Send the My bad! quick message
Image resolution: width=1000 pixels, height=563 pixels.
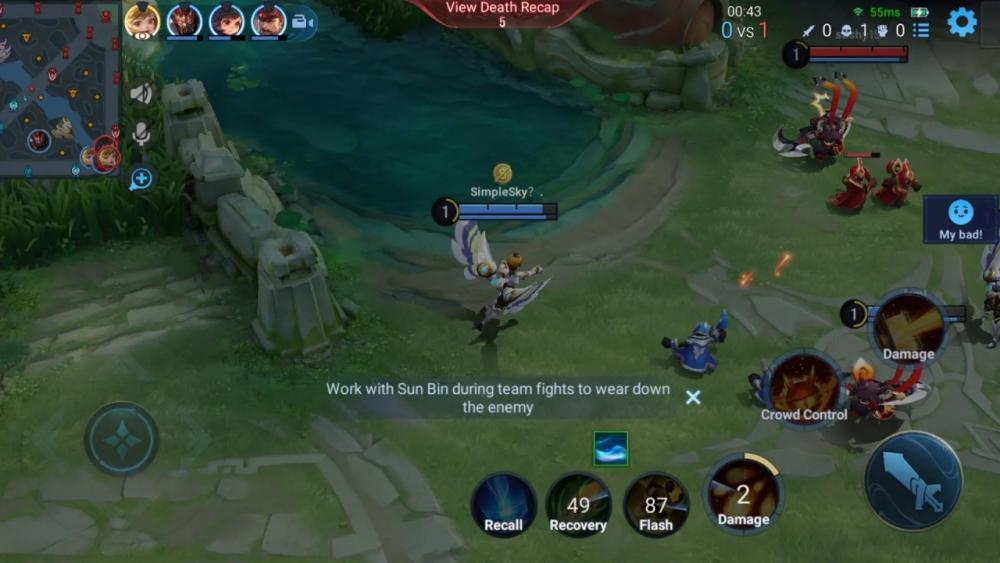(x=960, y=219)
